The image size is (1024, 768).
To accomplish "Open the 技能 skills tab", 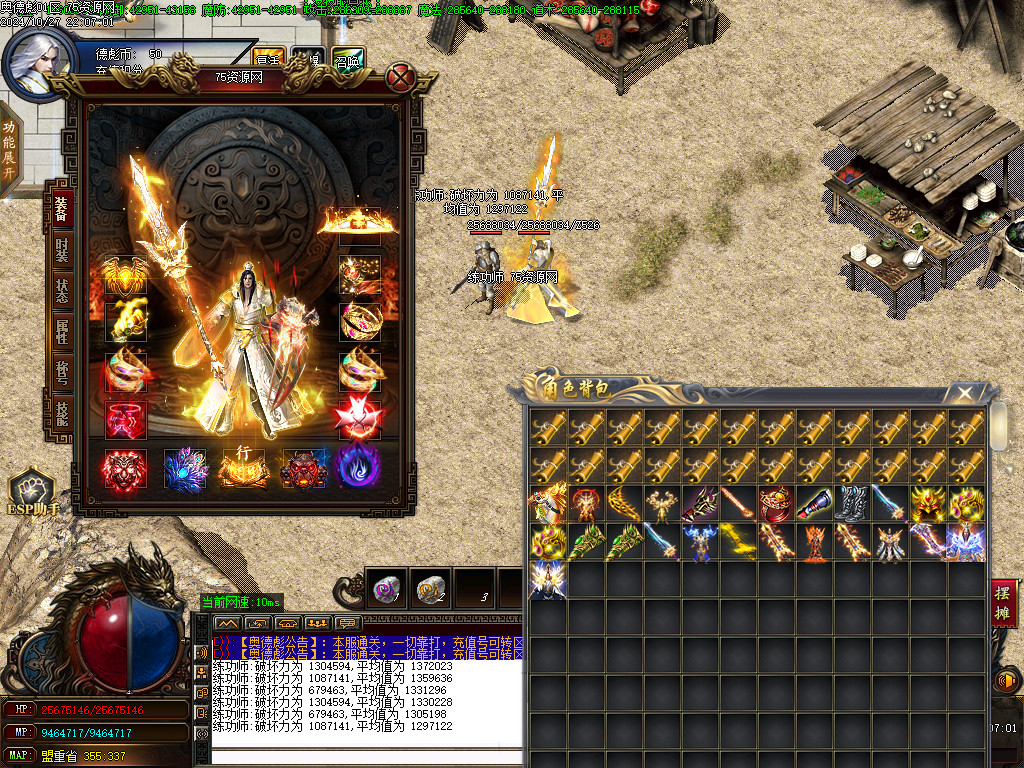I will [61, 412].
